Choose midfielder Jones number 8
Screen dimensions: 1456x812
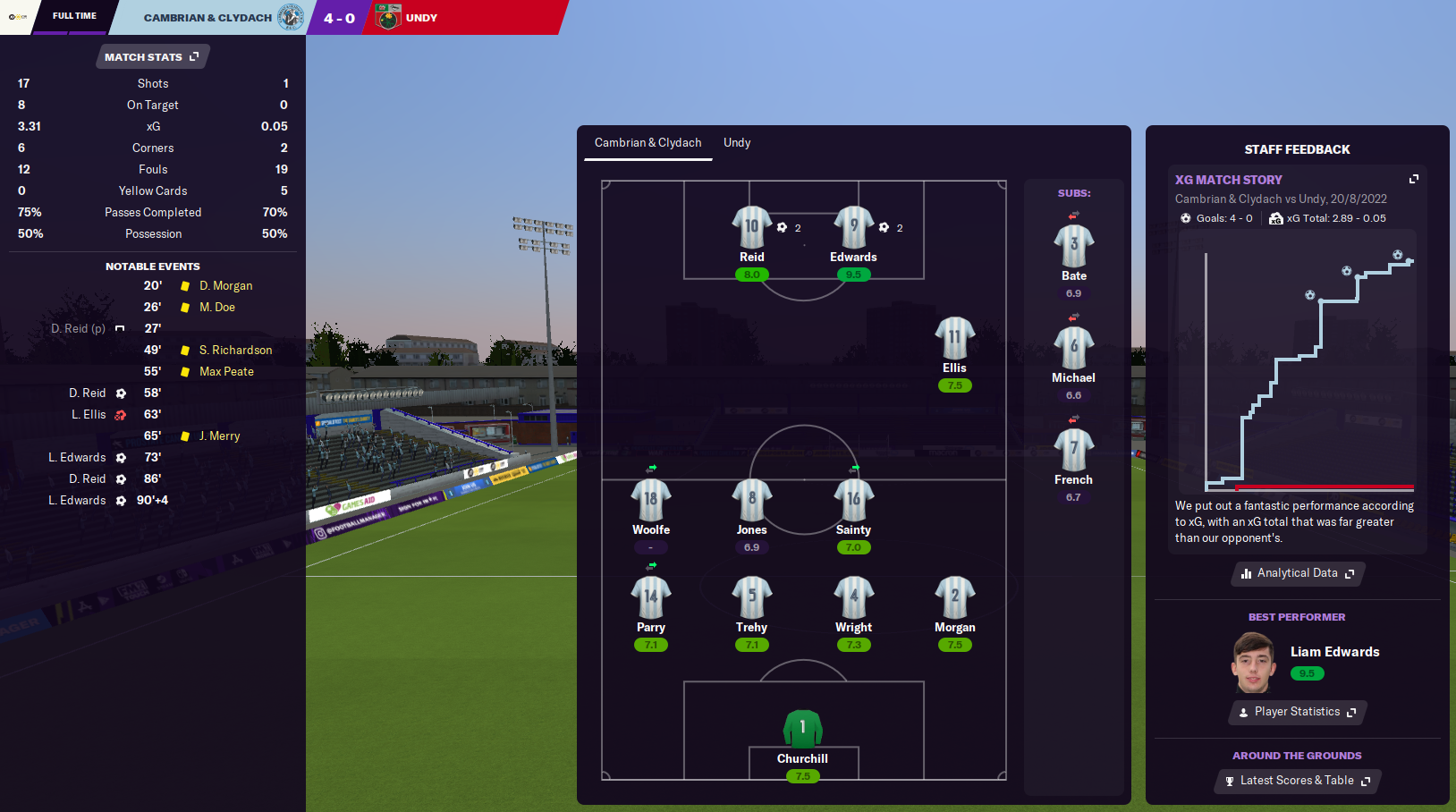click(x=751, y=500)
